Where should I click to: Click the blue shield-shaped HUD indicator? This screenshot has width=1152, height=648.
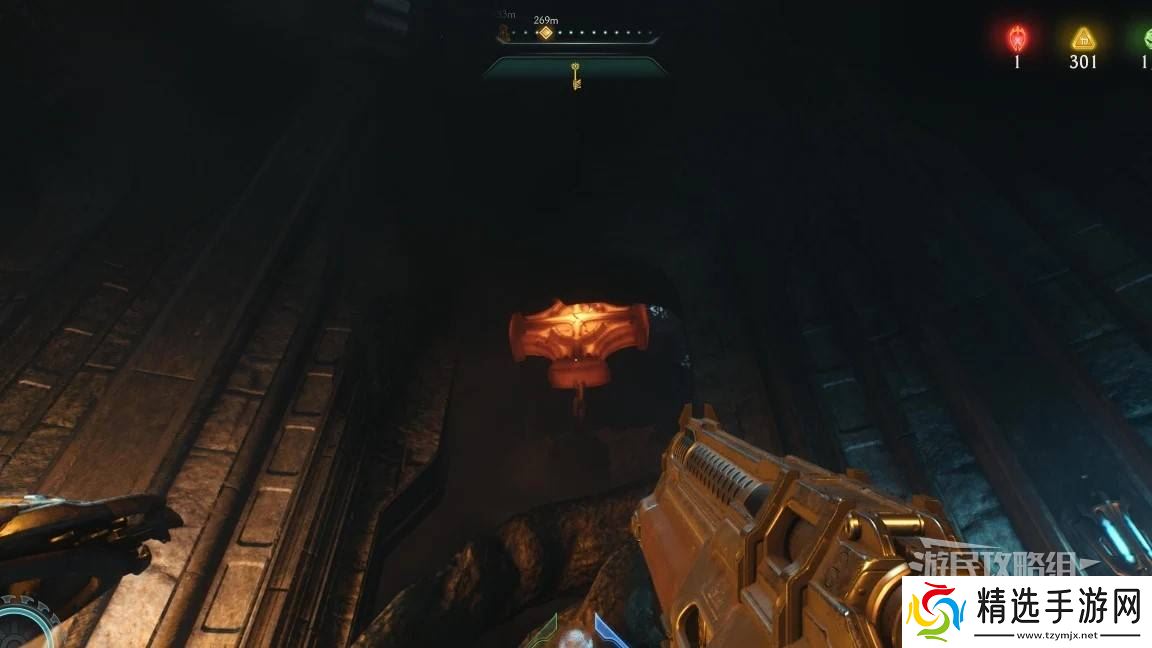coord(608,630)
